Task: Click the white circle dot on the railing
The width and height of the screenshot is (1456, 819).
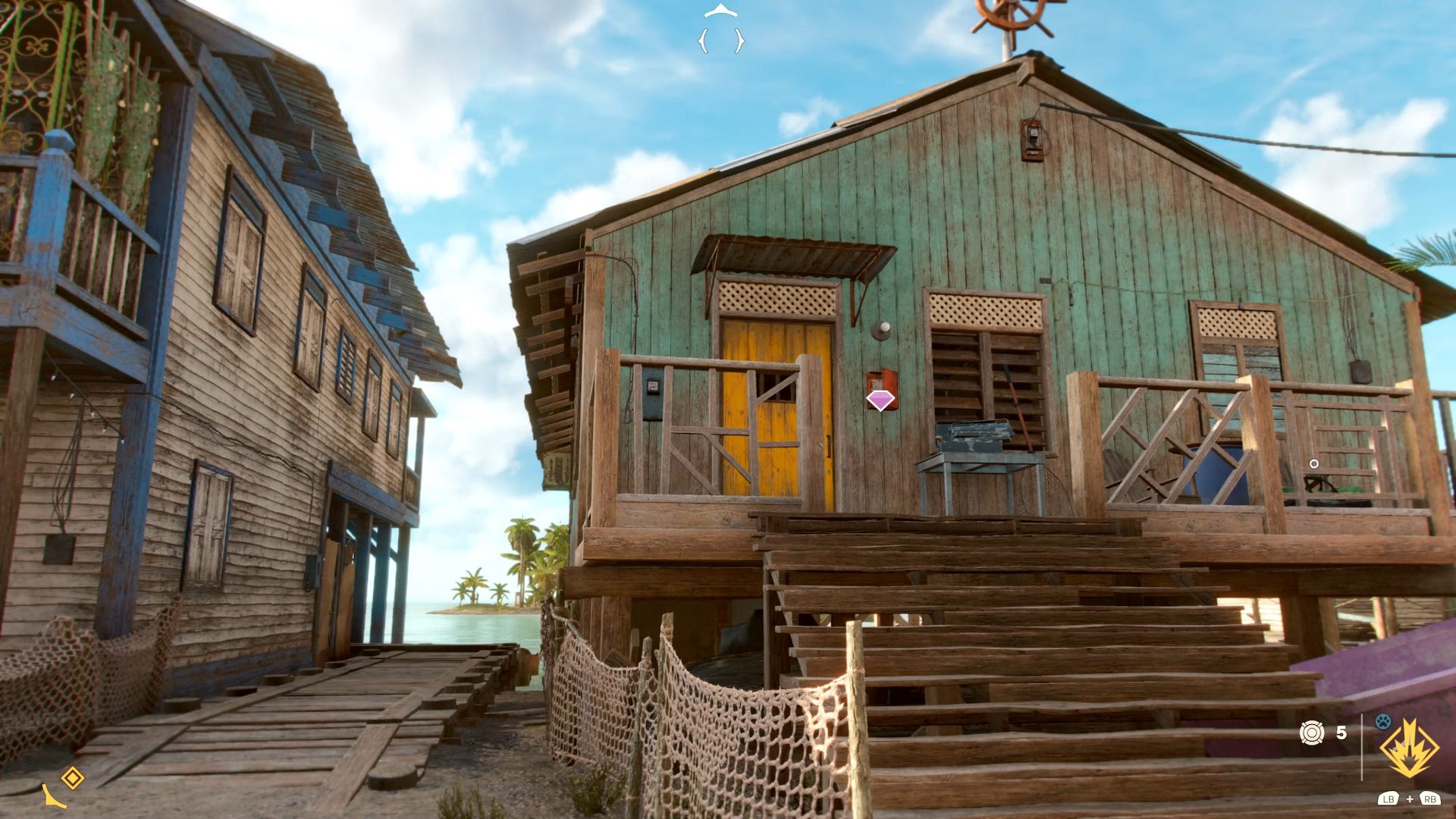Action: (x=1313, y=462)
